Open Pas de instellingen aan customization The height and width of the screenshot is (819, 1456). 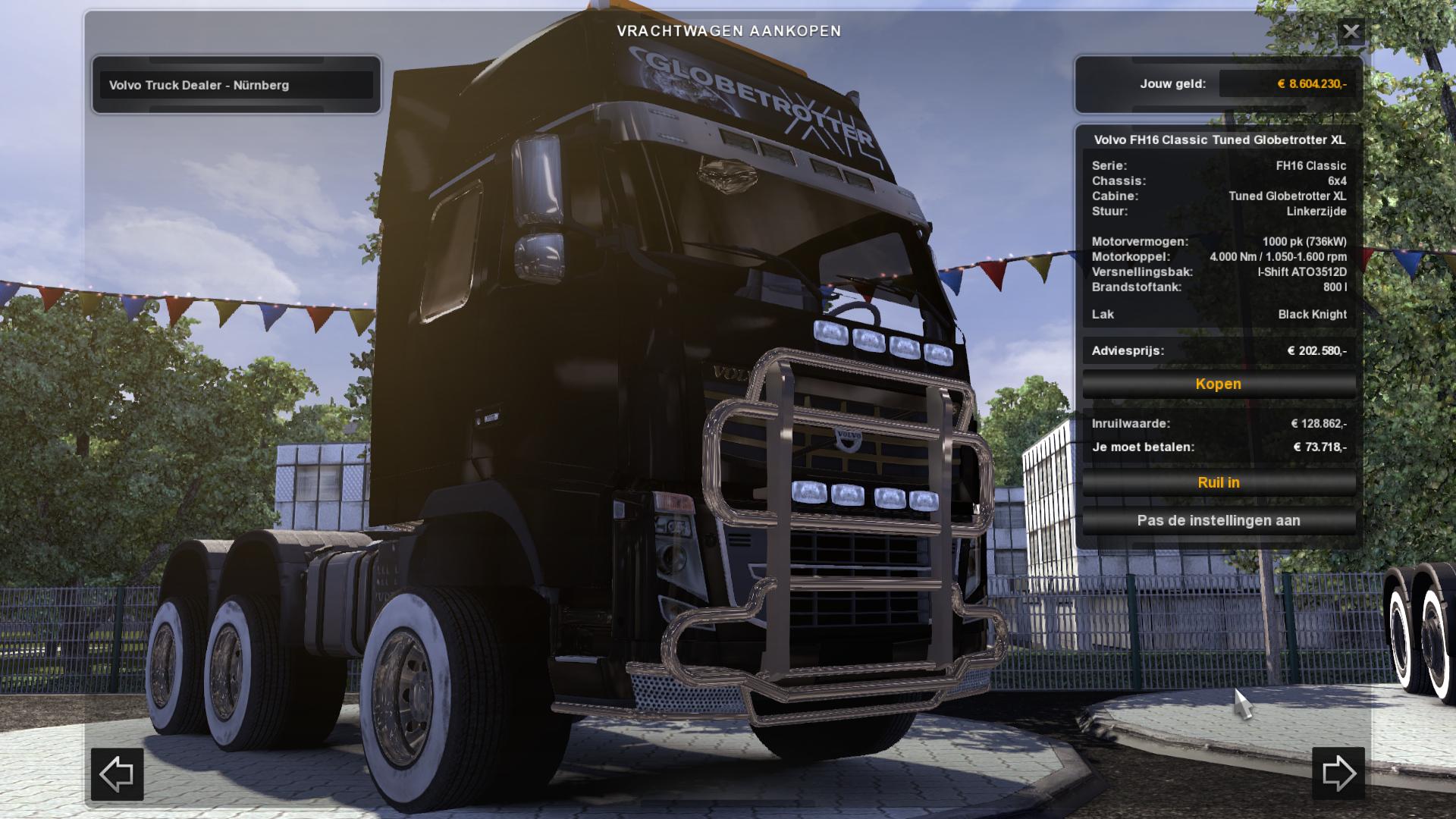[1218, 521]
